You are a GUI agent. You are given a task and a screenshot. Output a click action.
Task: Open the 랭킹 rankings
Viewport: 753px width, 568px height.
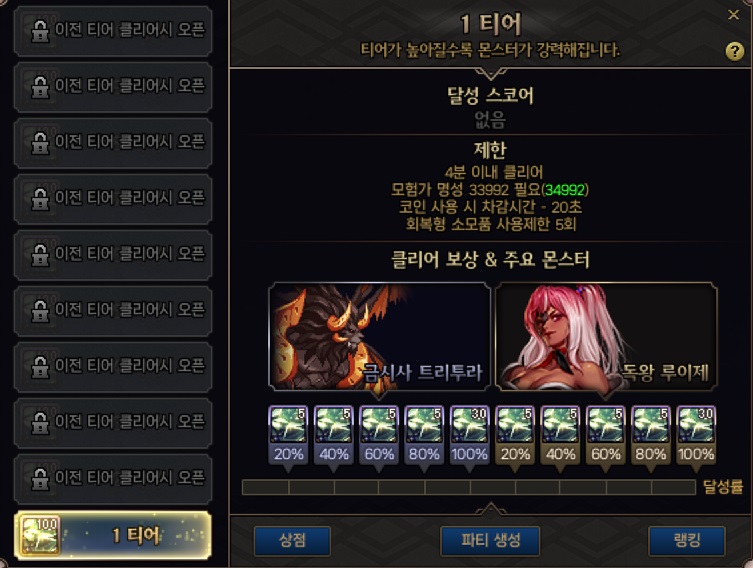click(686, 541)
